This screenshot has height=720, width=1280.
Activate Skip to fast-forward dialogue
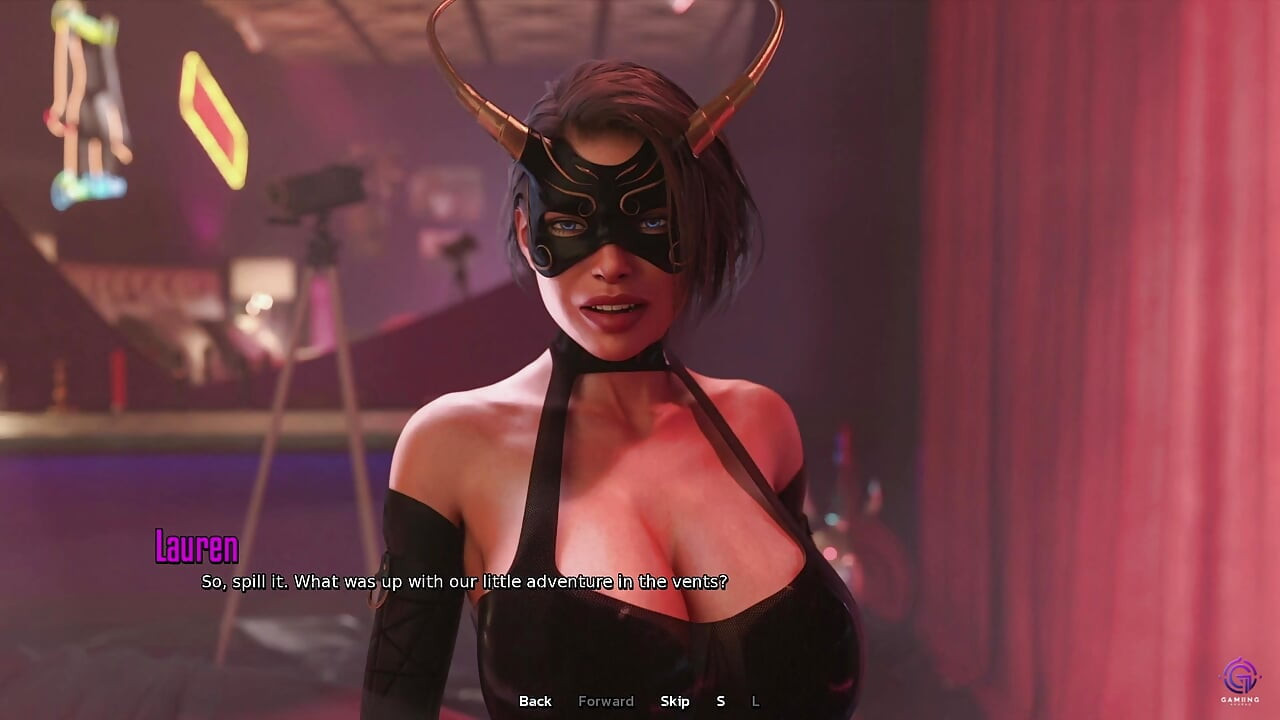pyautogui.click(x=675, y=701)
